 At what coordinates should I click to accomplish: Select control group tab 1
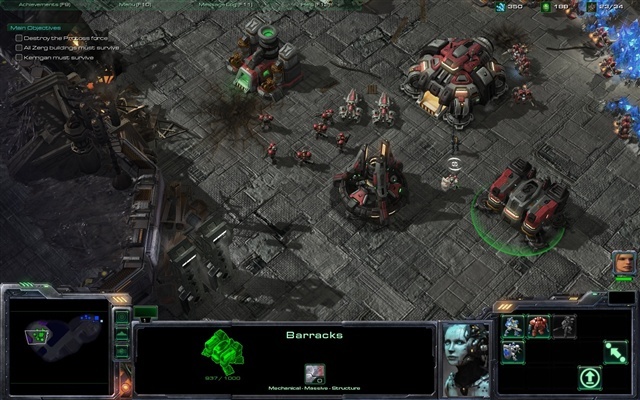click(x=147, y=312)
